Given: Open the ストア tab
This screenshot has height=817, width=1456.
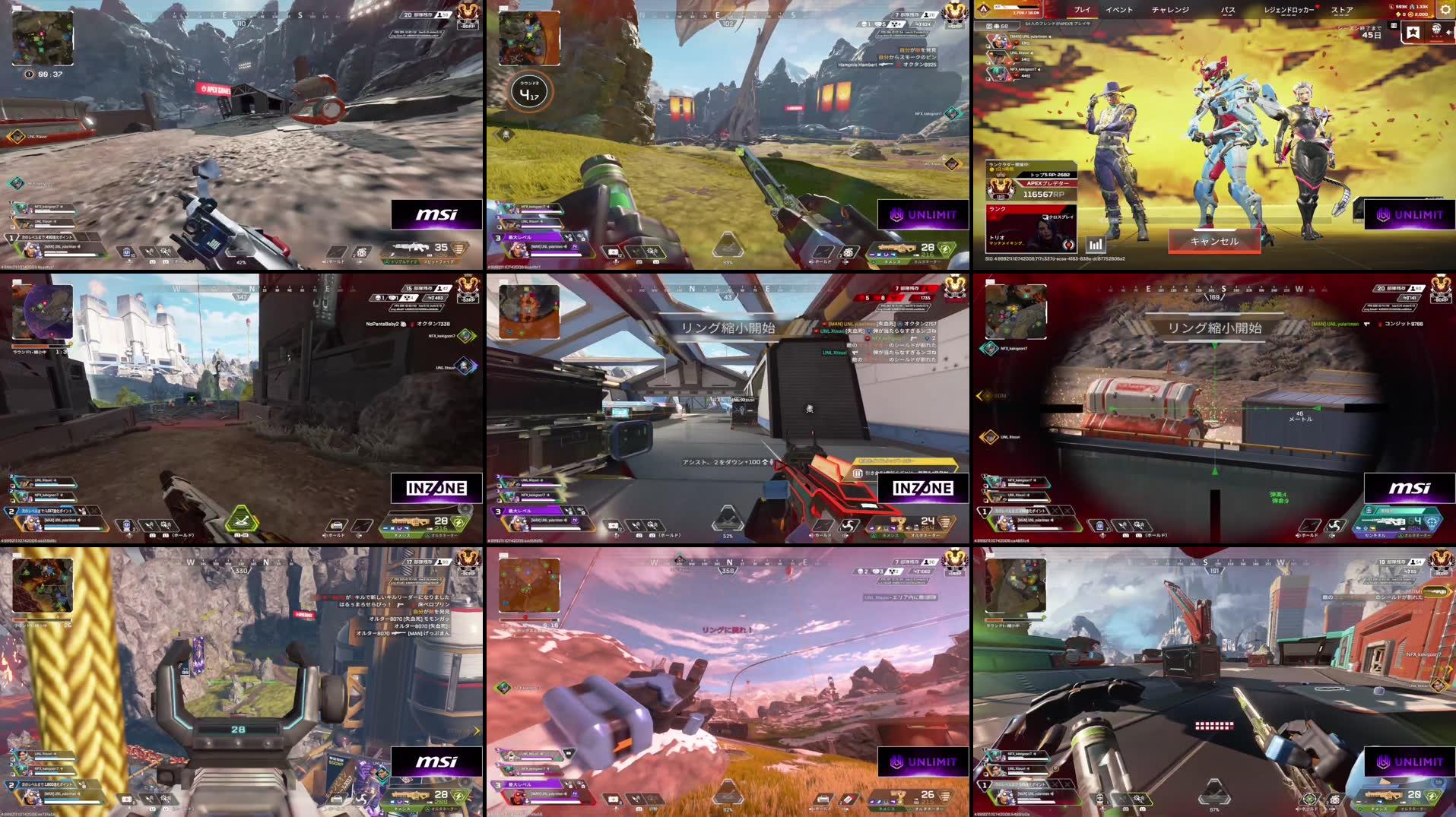Looking at the screenshot, I should click(1343, 10).
